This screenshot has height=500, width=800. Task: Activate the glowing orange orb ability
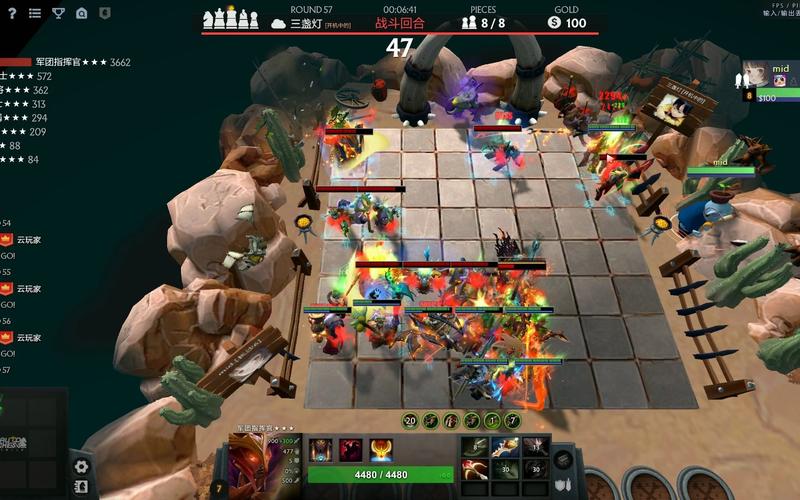[381, 450]
